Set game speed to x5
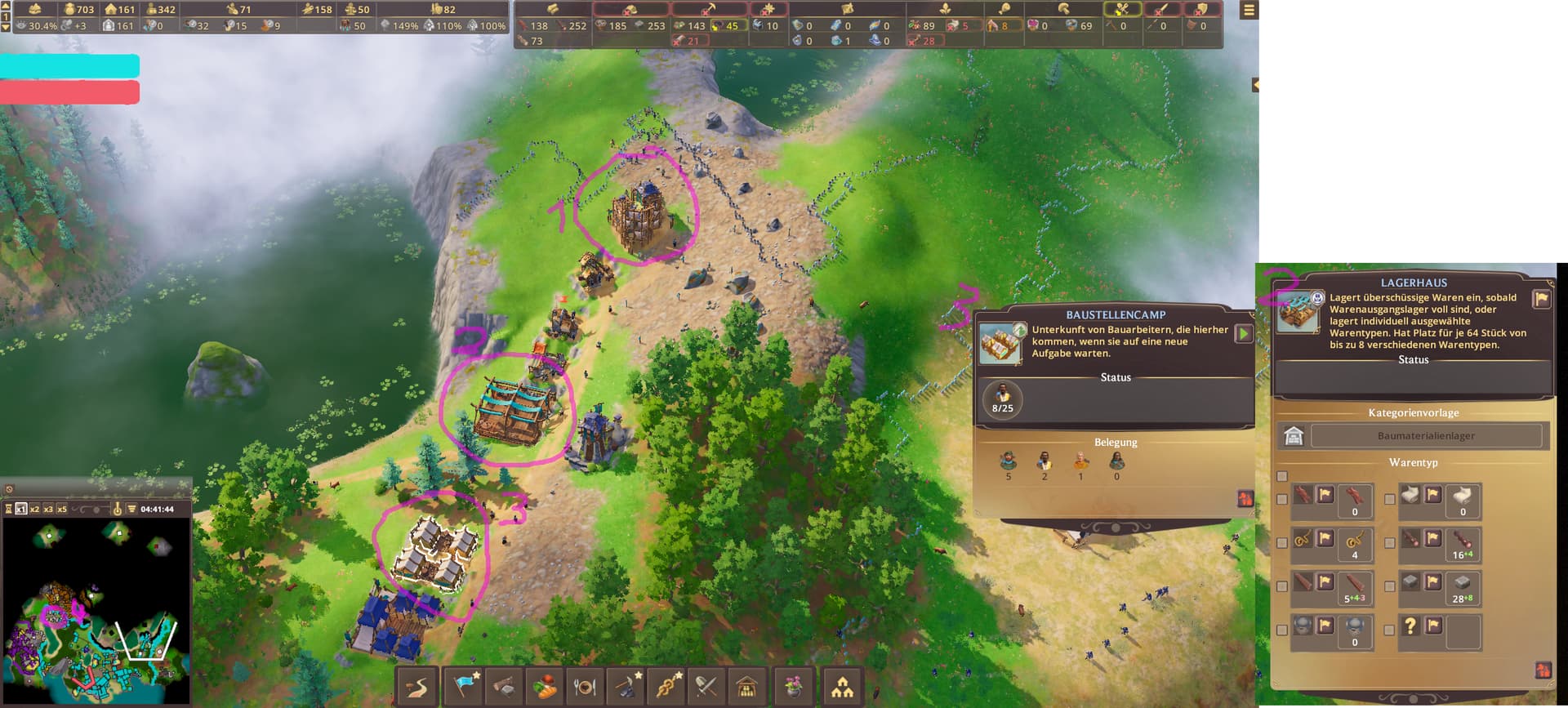 pos(62,509)
